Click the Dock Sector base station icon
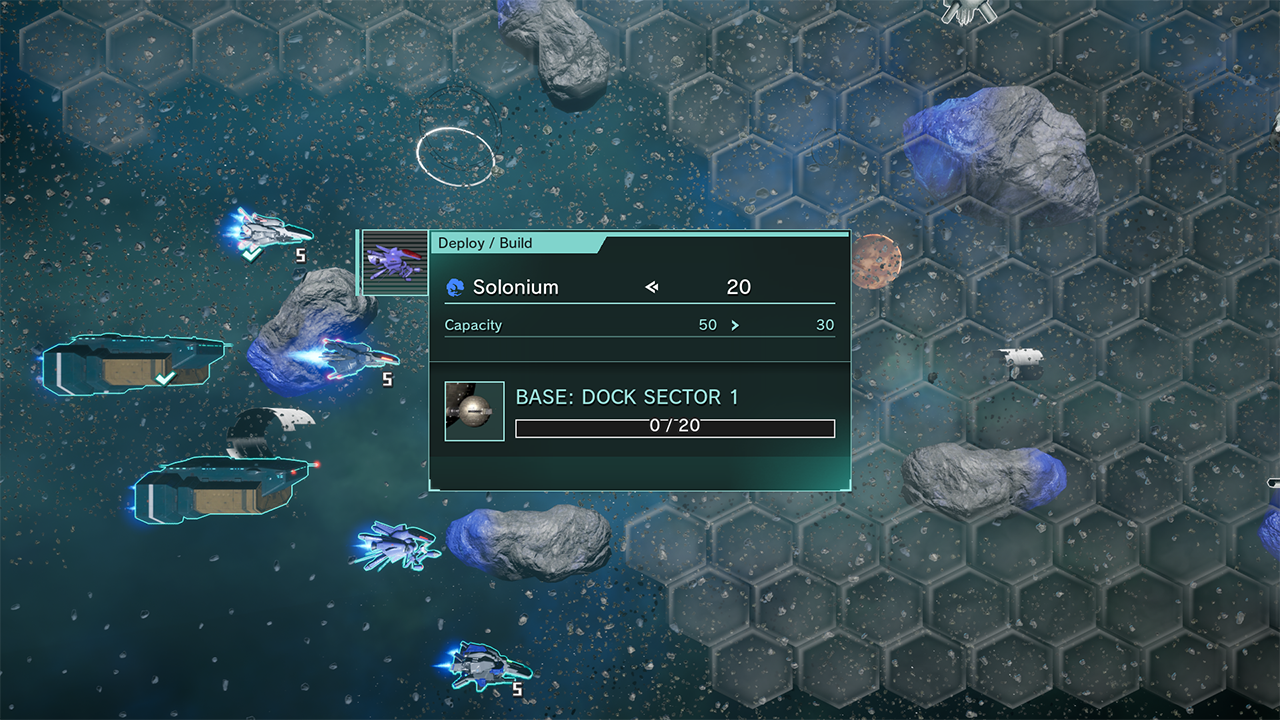This screenshot has width=1280, height=720. (474, 411)
